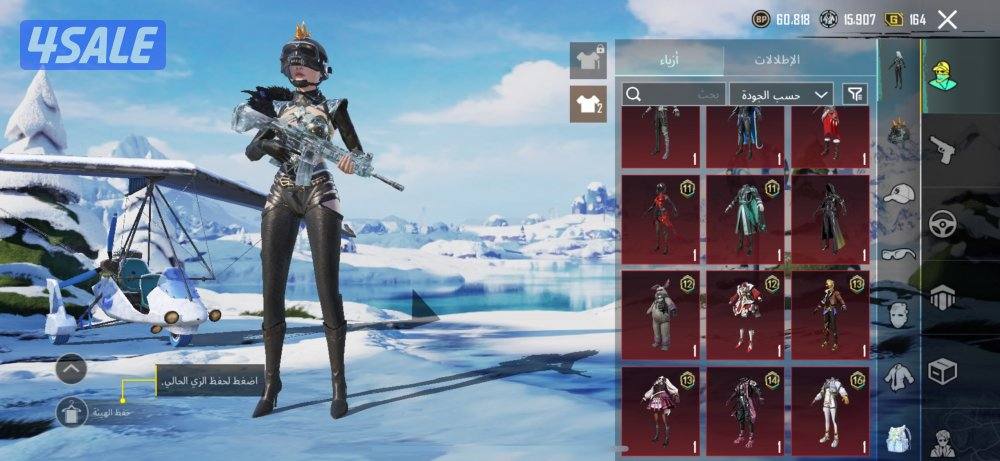
Task: Open the handgun weapons category
Action: pyautogui.click(x=943, y=151)
